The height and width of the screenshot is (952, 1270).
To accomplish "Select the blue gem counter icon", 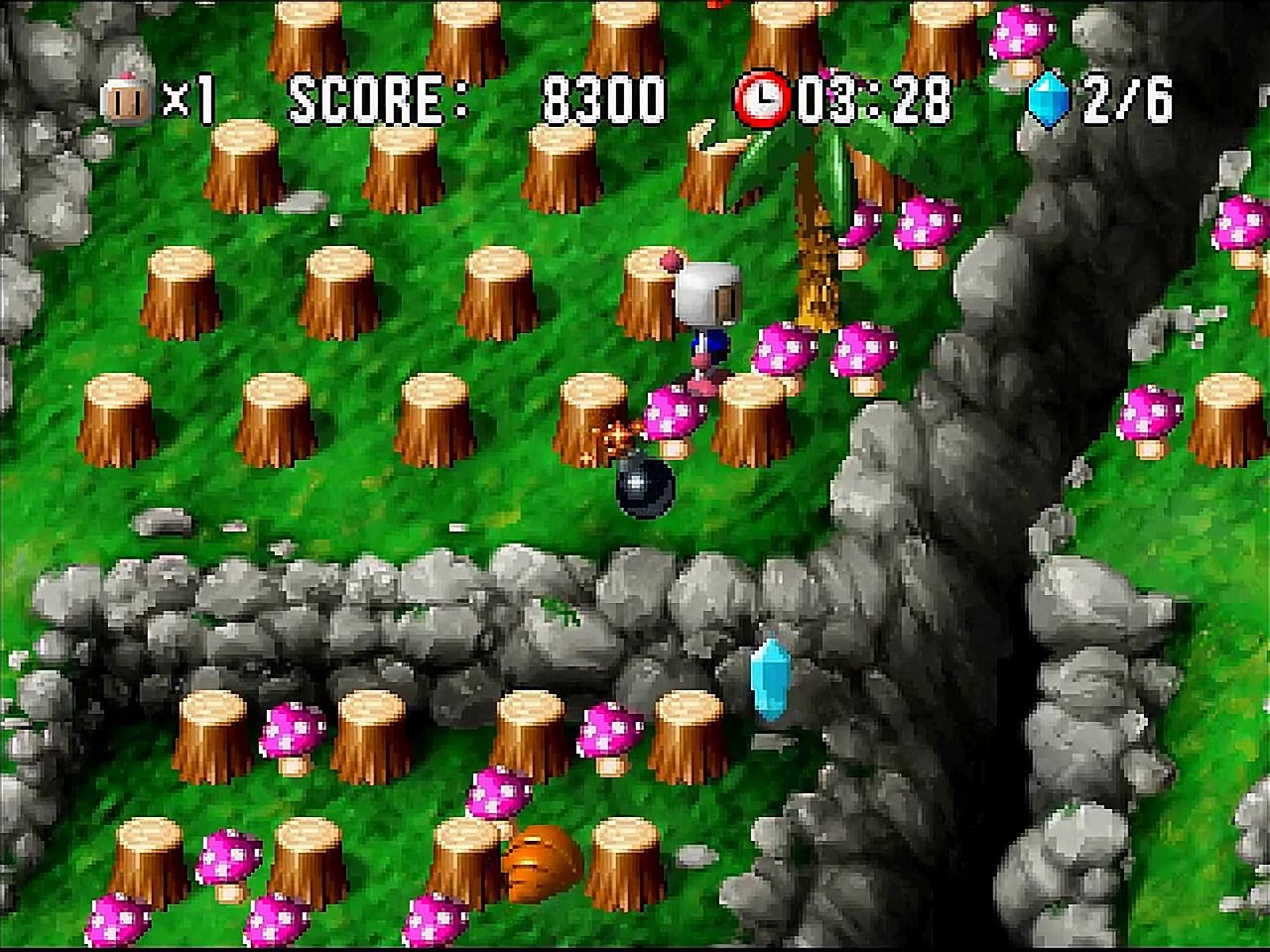I will [x=1049, y=96].
